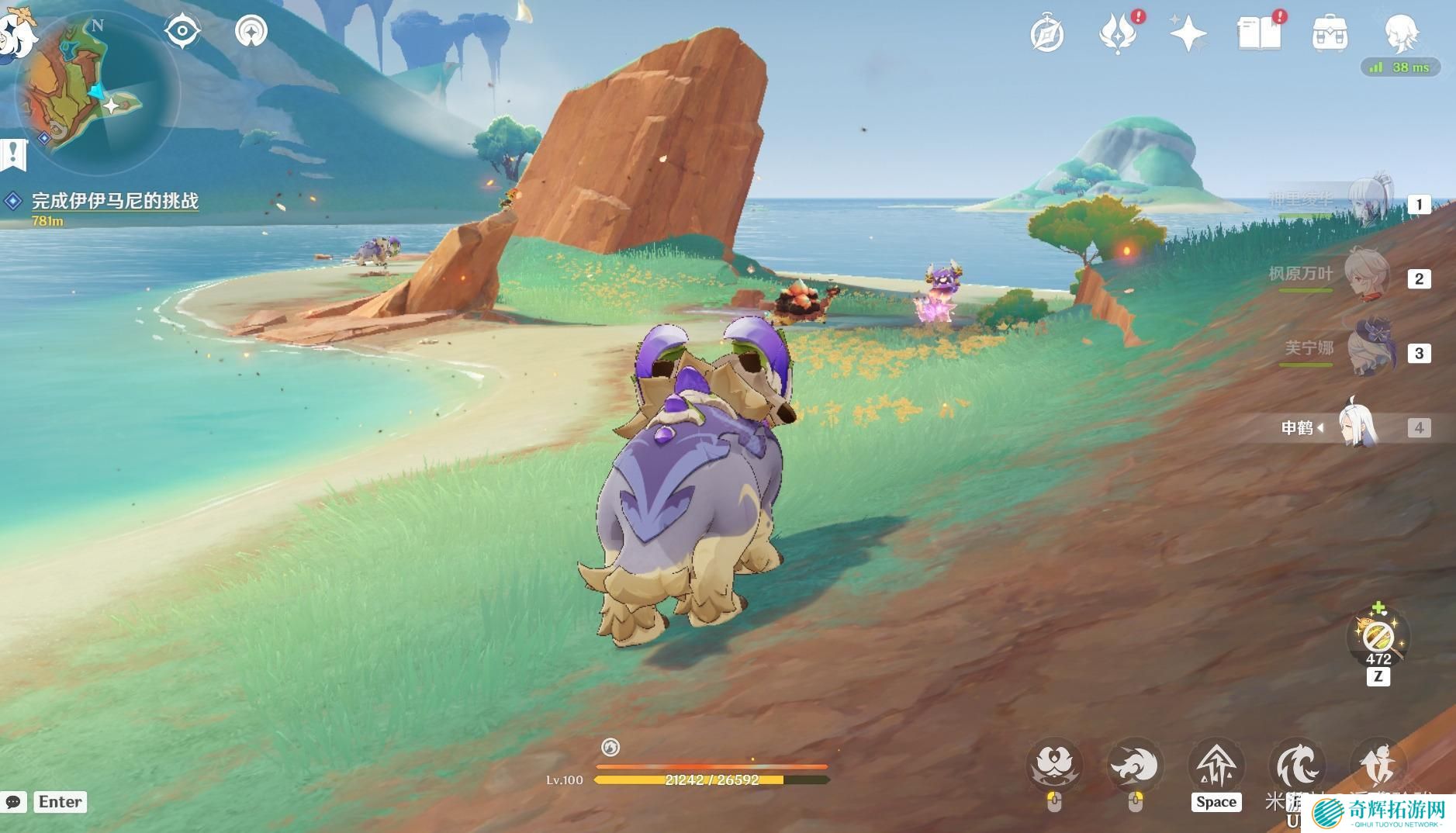Trigger the jump skill above Space label

1216,766
